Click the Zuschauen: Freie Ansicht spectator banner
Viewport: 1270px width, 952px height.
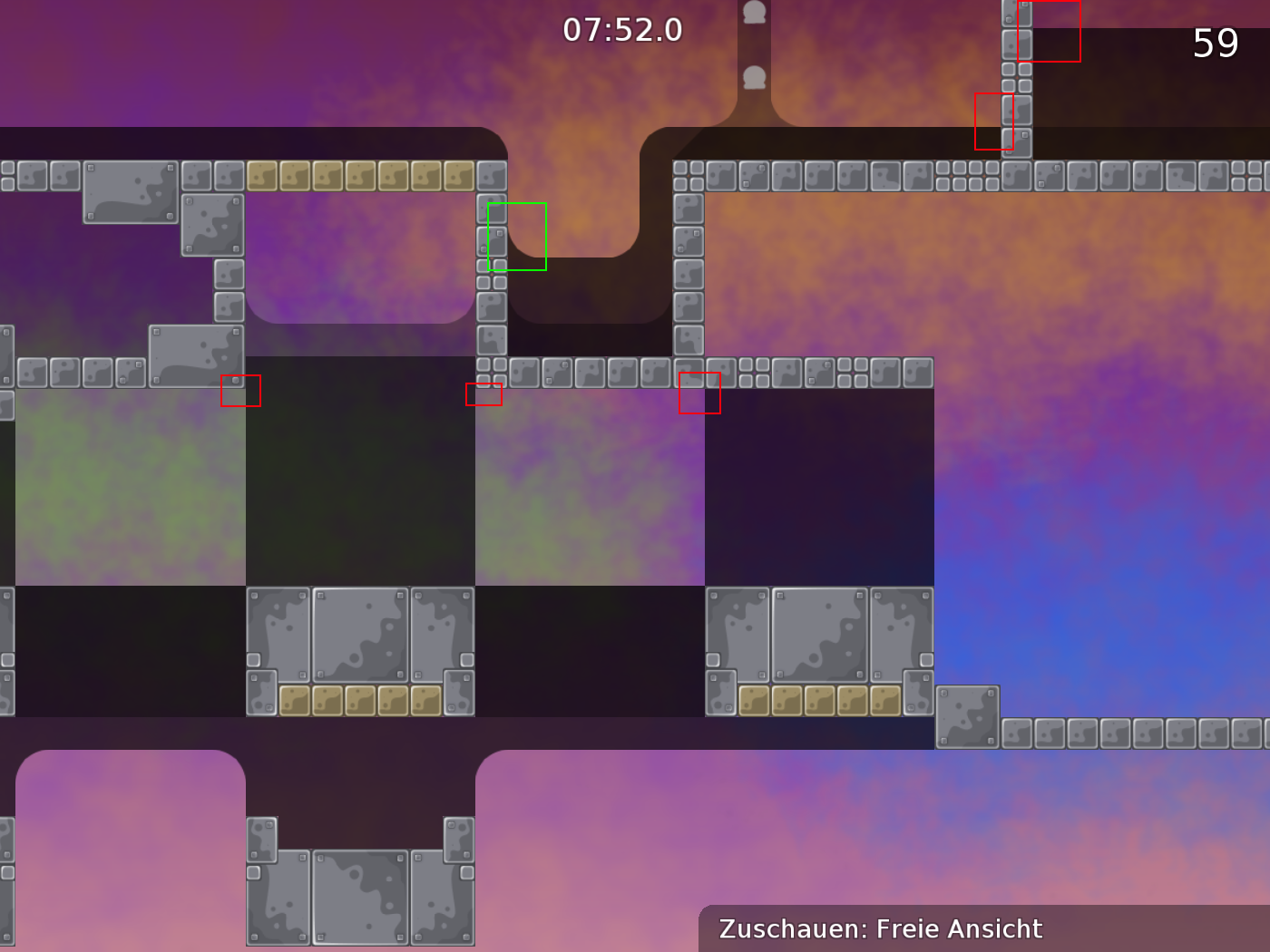pos(880,928)
